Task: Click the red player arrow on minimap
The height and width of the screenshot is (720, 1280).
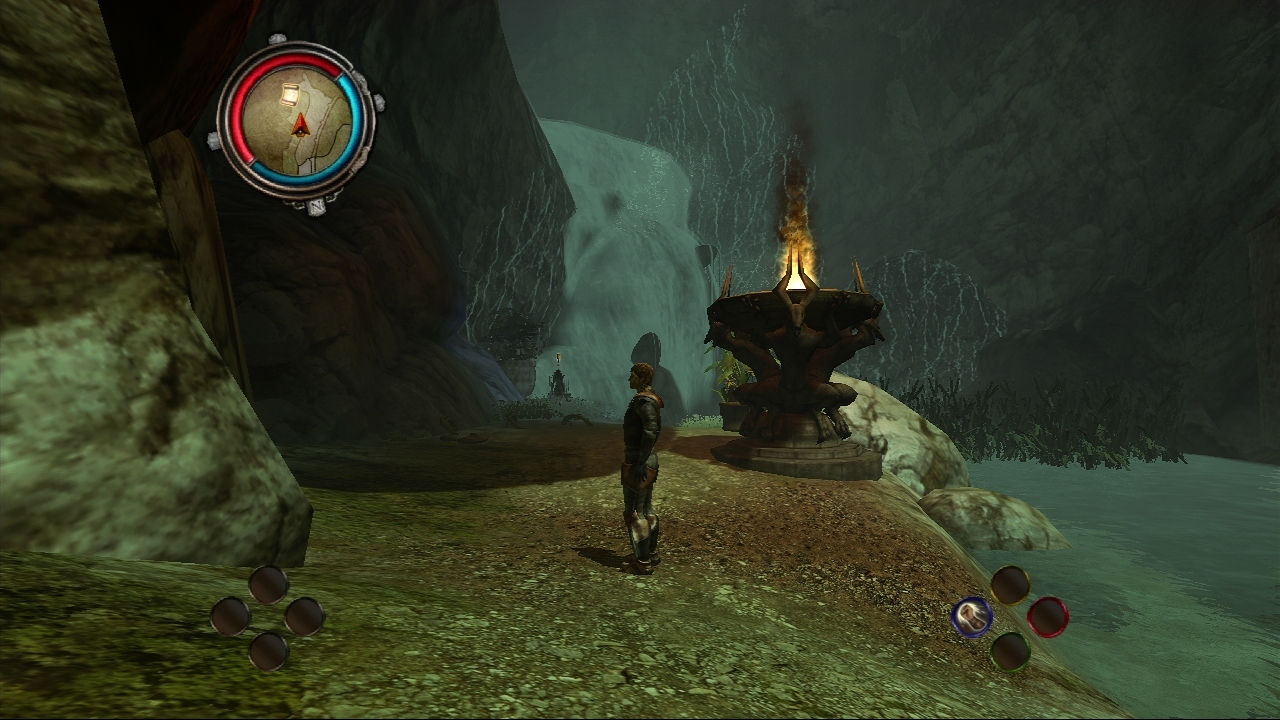Action: click(298, 125)
